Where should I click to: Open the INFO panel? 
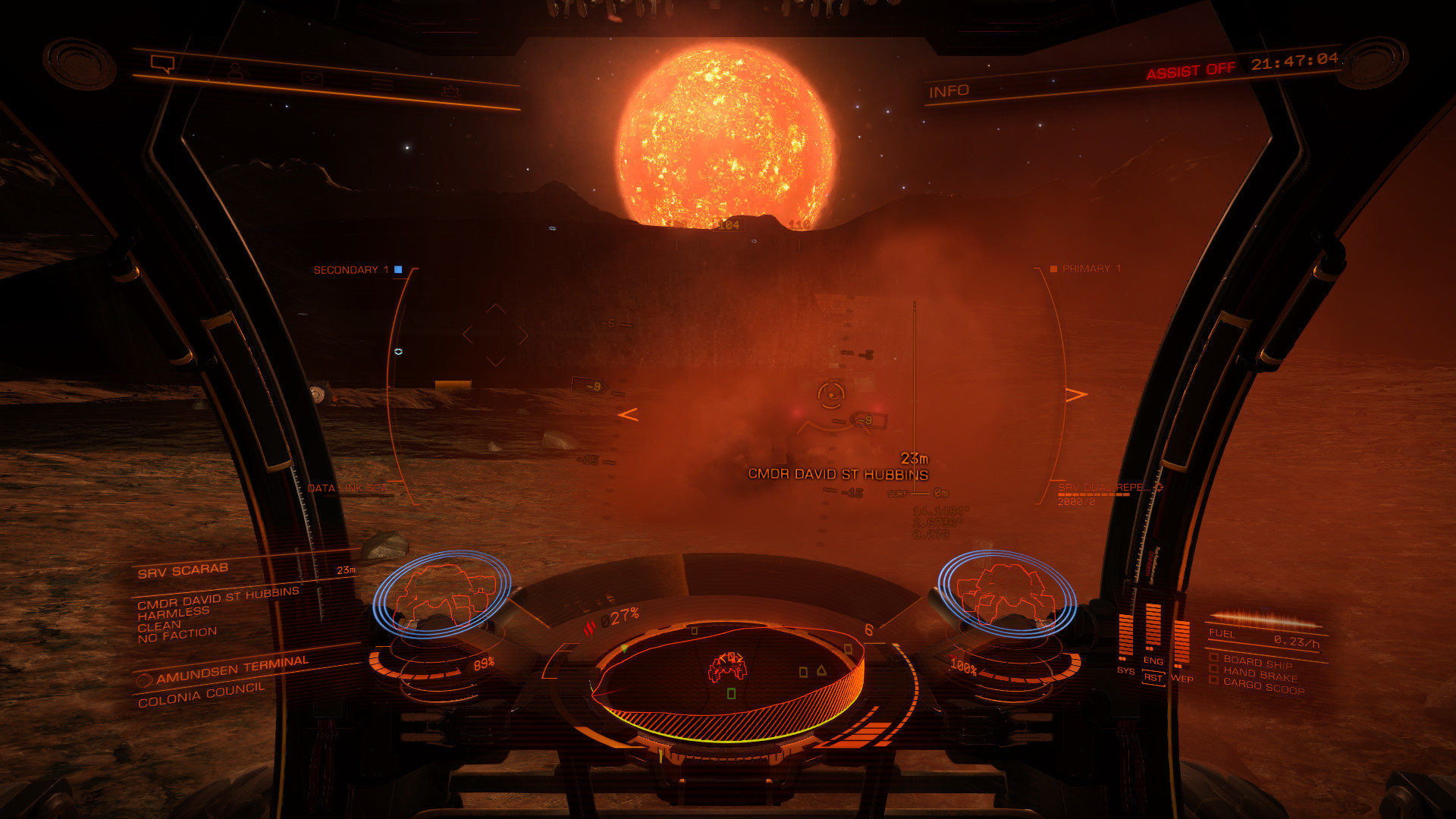coord(949,91)
